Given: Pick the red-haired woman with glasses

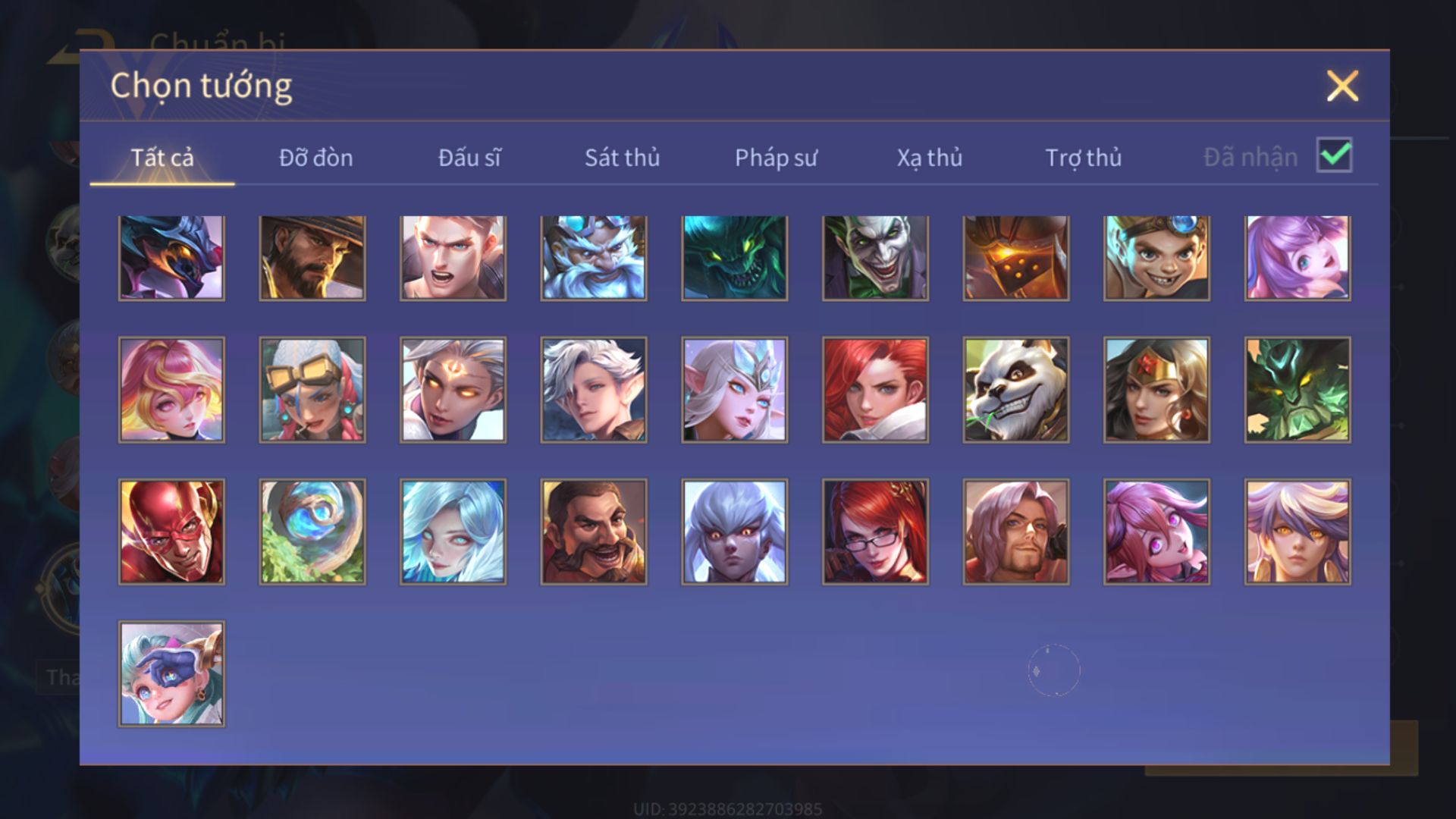Looking at the screenshot, I should [x=875, y=532].
